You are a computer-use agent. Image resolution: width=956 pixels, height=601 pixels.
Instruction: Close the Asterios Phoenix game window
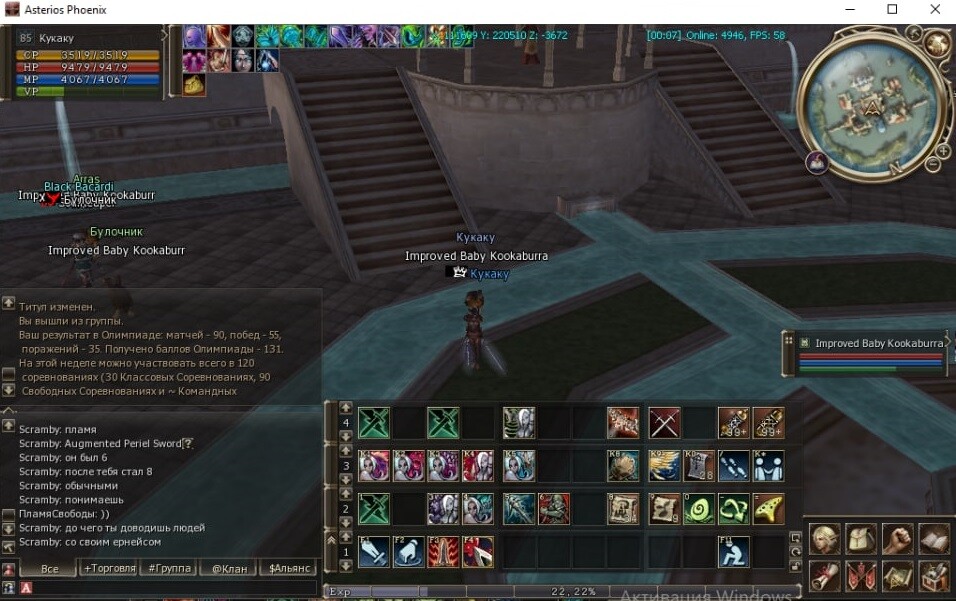[x=933, y=10]
